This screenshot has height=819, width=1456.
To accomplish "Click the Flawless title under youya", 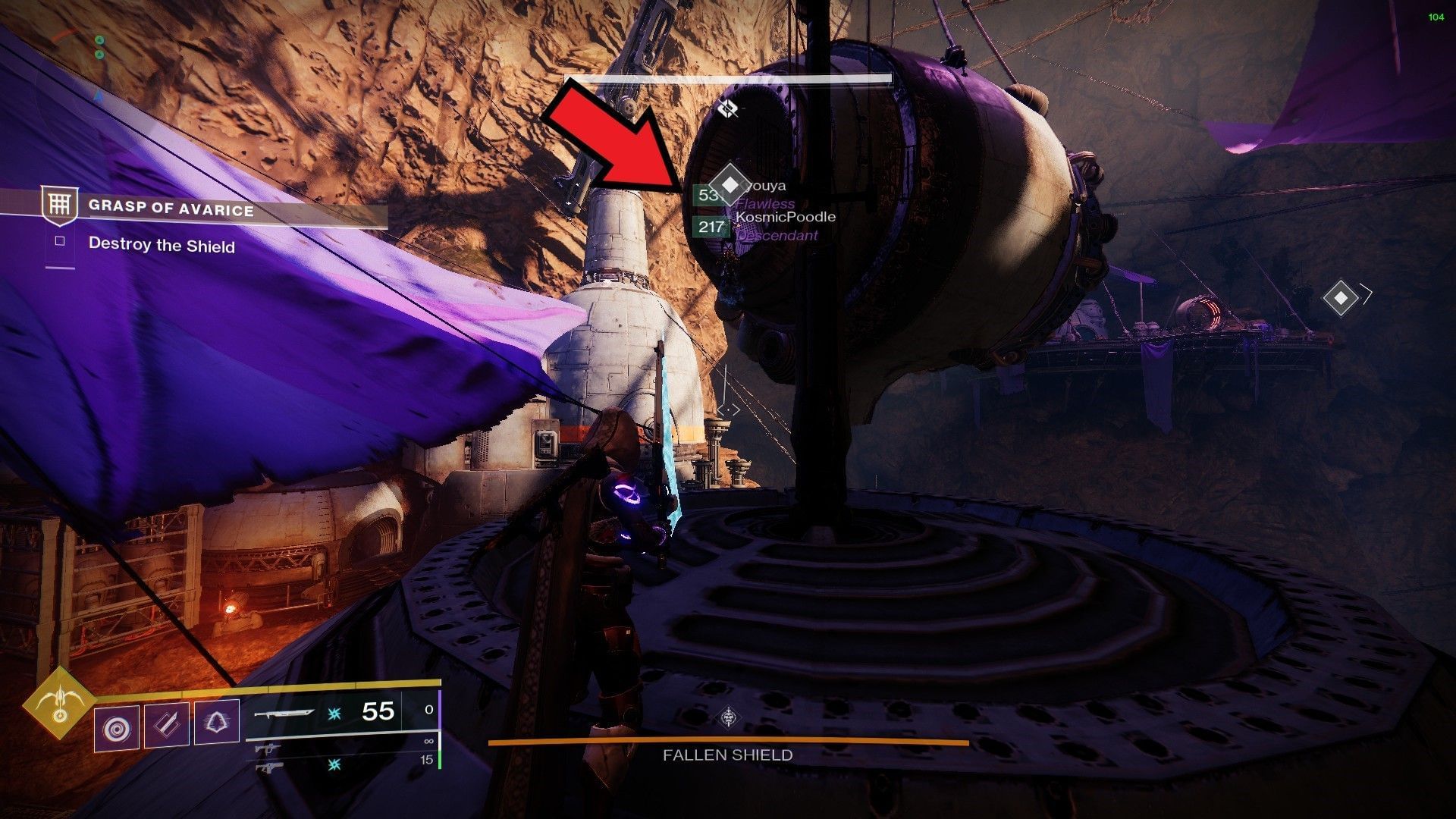I will (764, 203).
